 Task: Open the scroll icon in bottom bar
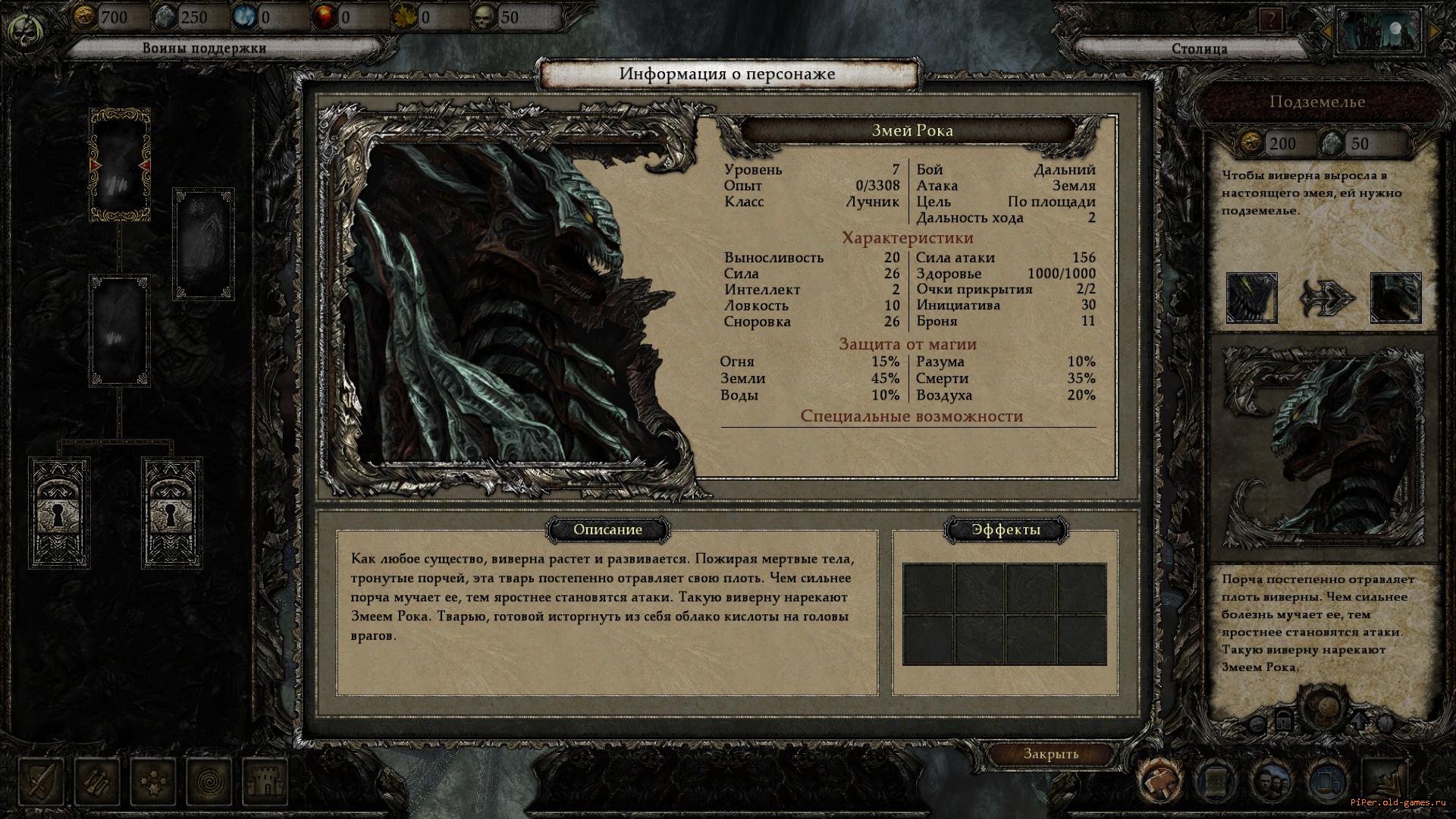click(x=1216, y=781)
